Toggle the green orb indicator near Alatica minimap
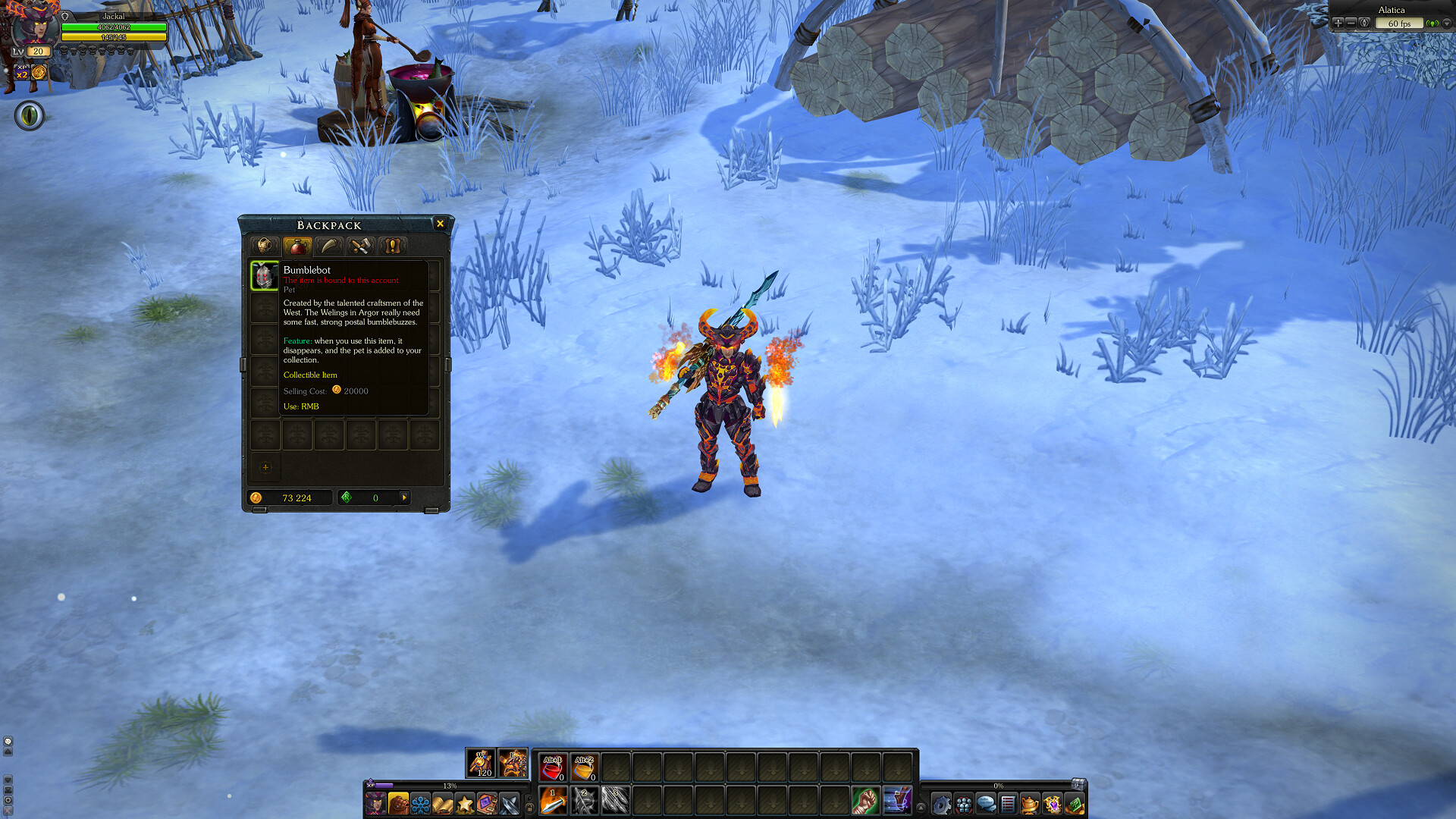 pyautogui.click(x=1432, y=24)
